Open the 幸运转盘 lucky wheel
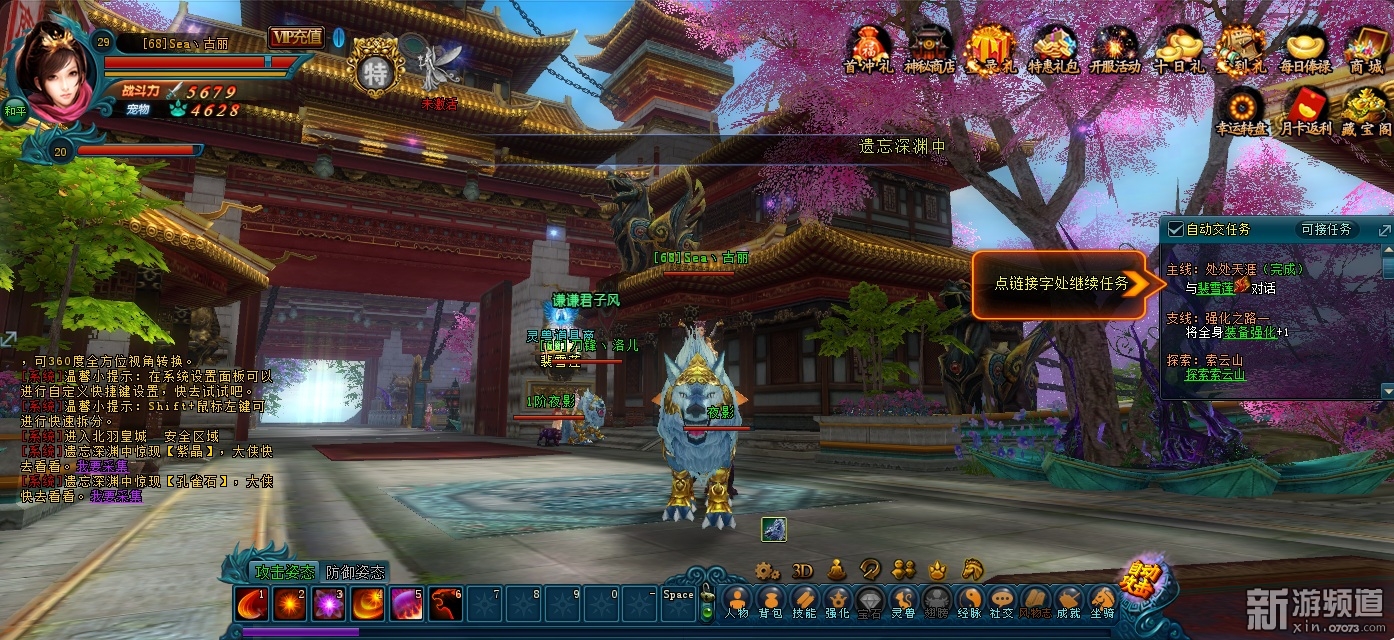Image resolution: width=1394 pixels, height=640 pixels. coord(1242,110)
